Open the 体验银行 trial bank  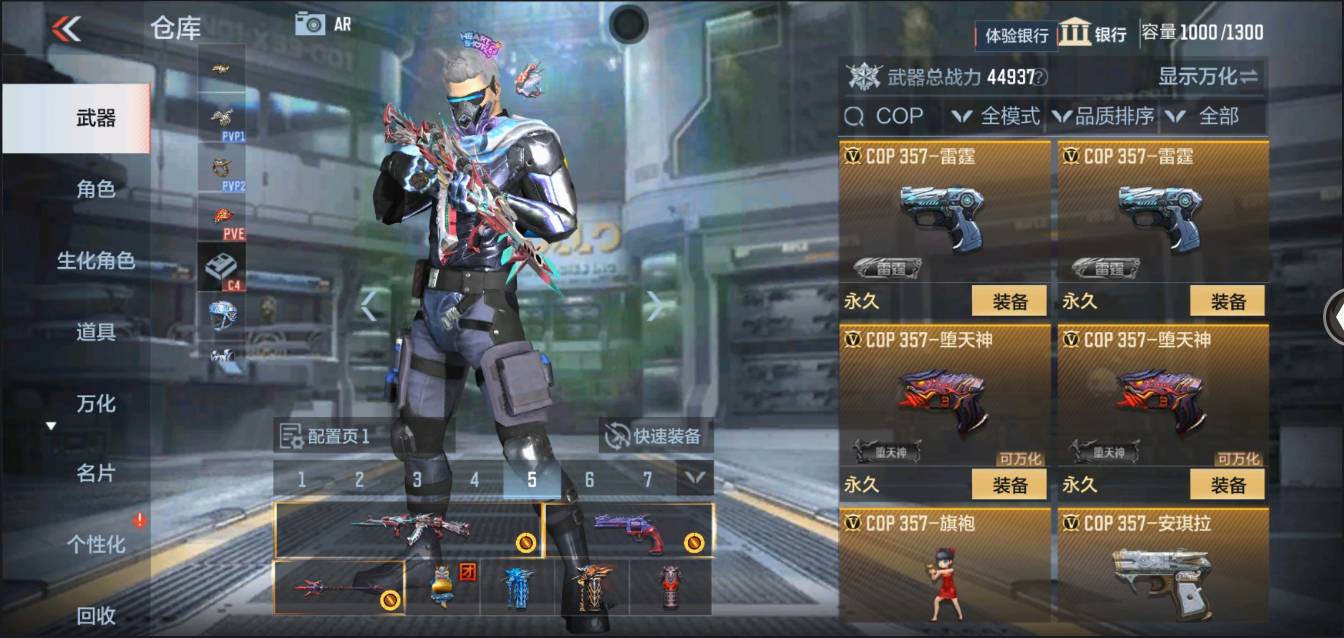tap(1015, 35)
